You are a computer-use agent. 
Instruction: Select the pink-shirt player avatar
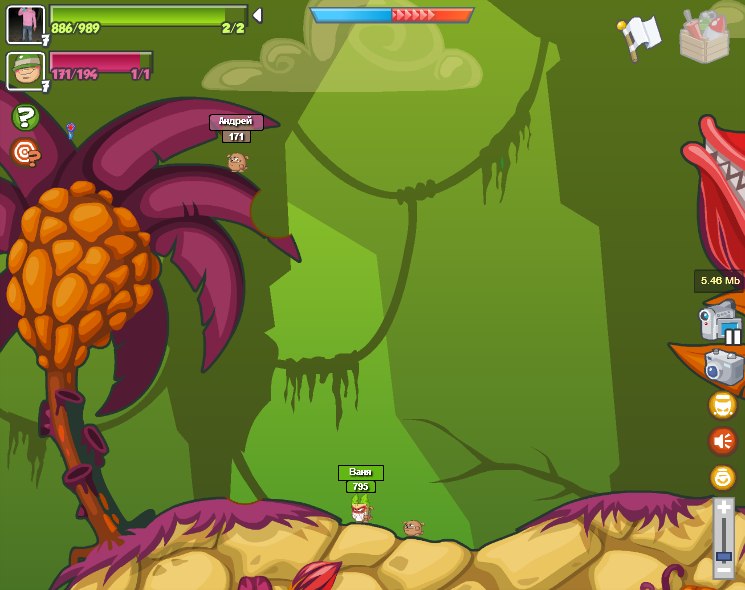pos(25,24)
